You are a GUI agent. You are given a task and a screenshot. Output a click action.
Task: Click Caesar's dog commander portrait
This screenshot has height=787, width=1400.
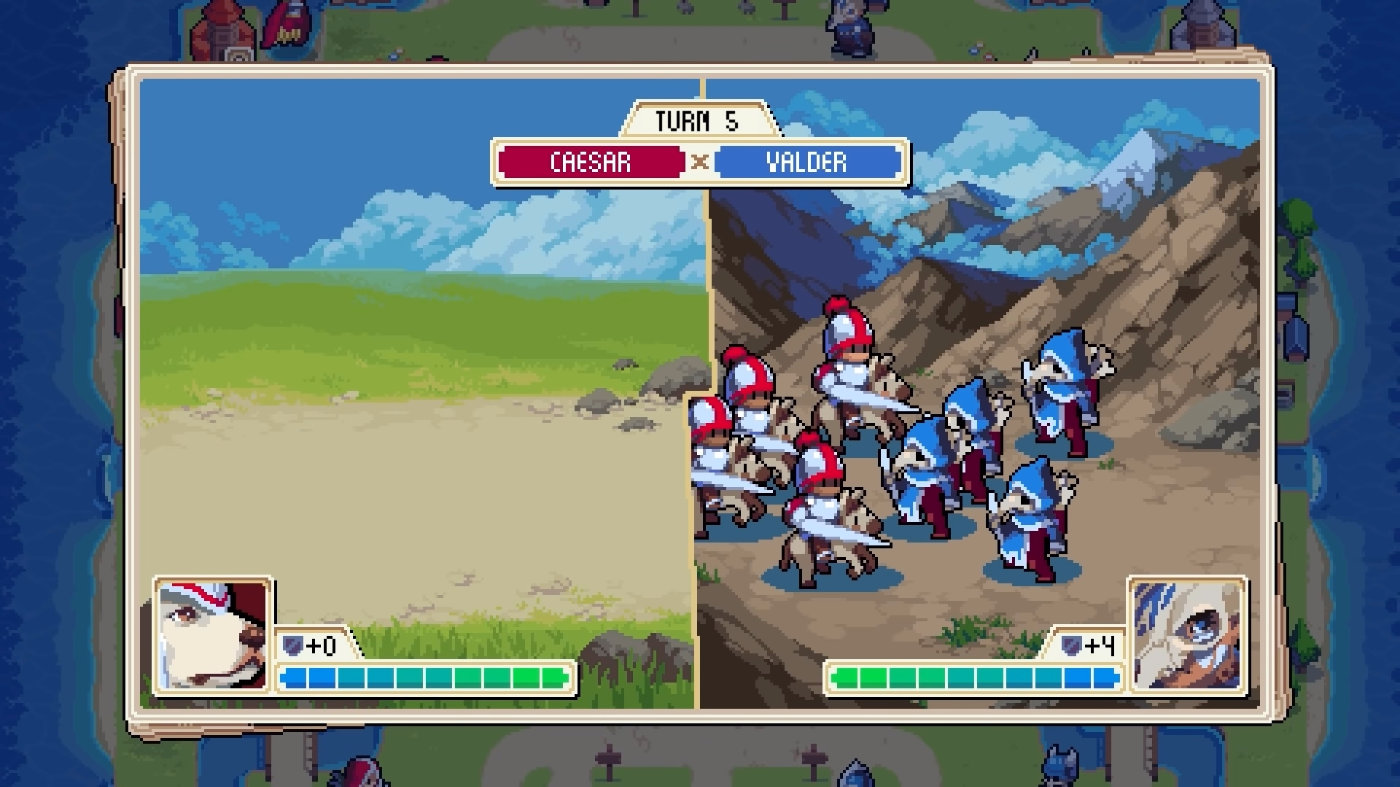click(x=212, y=636)
